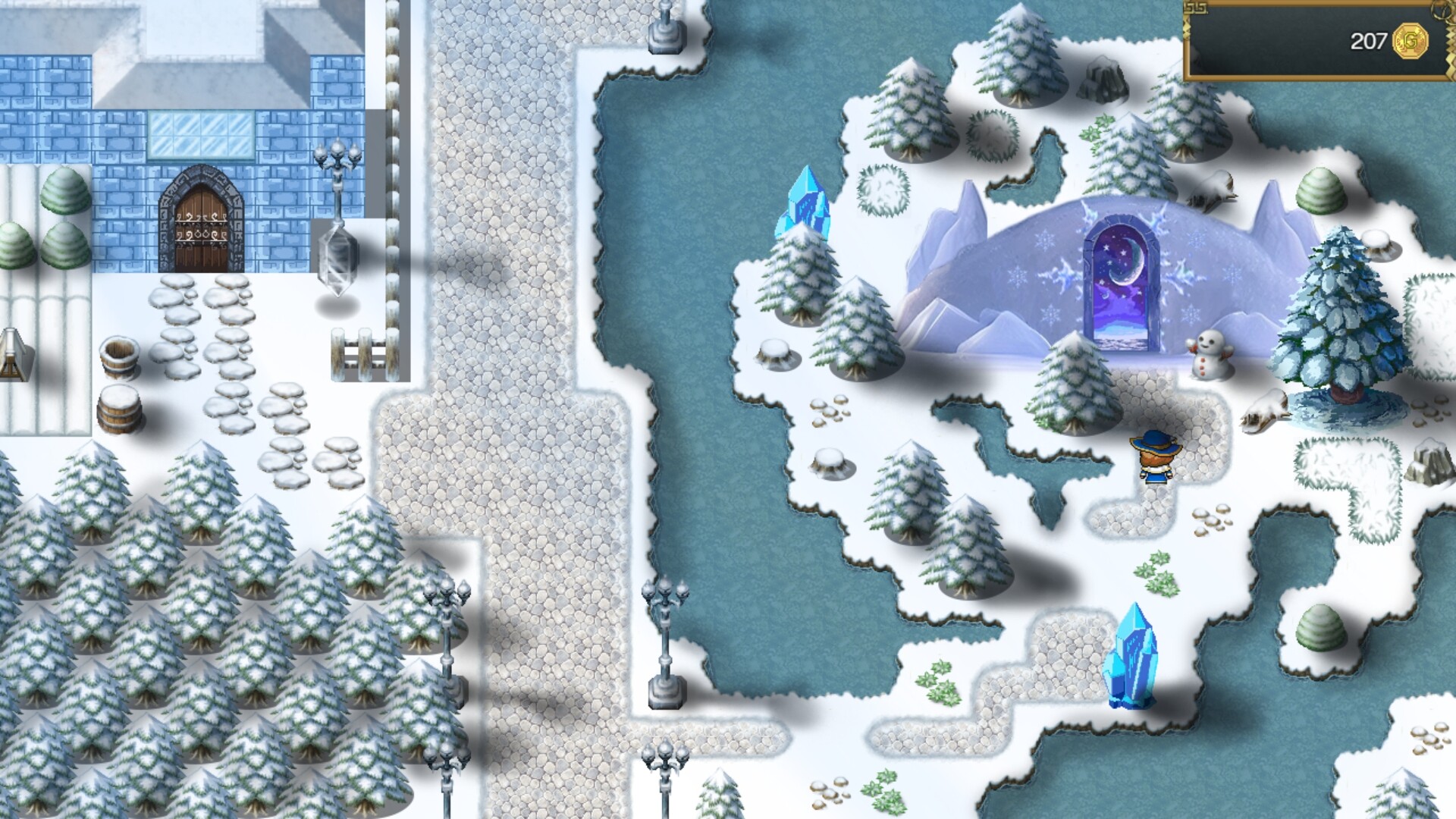Select the rocky boulder on the upper island
Image resolution: width=1456 pixels, height=819 pixels.
(1103, 80)
